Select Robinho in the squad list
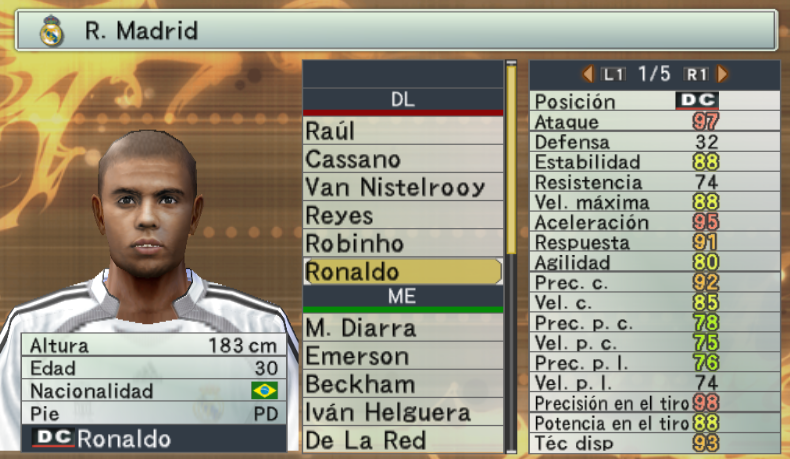 402,243
